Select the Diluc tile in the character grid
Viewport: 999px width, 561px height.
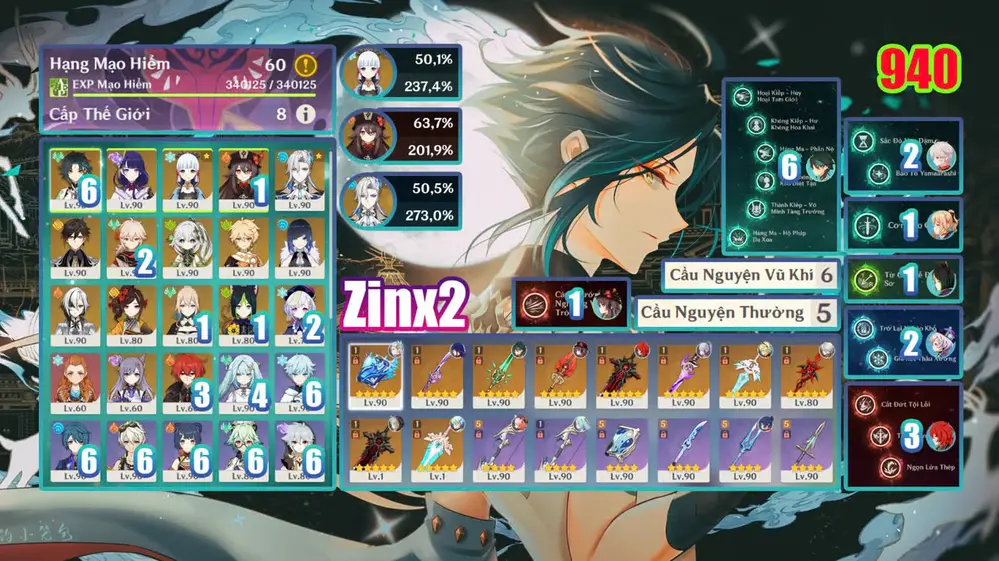[x=187, y=381]
